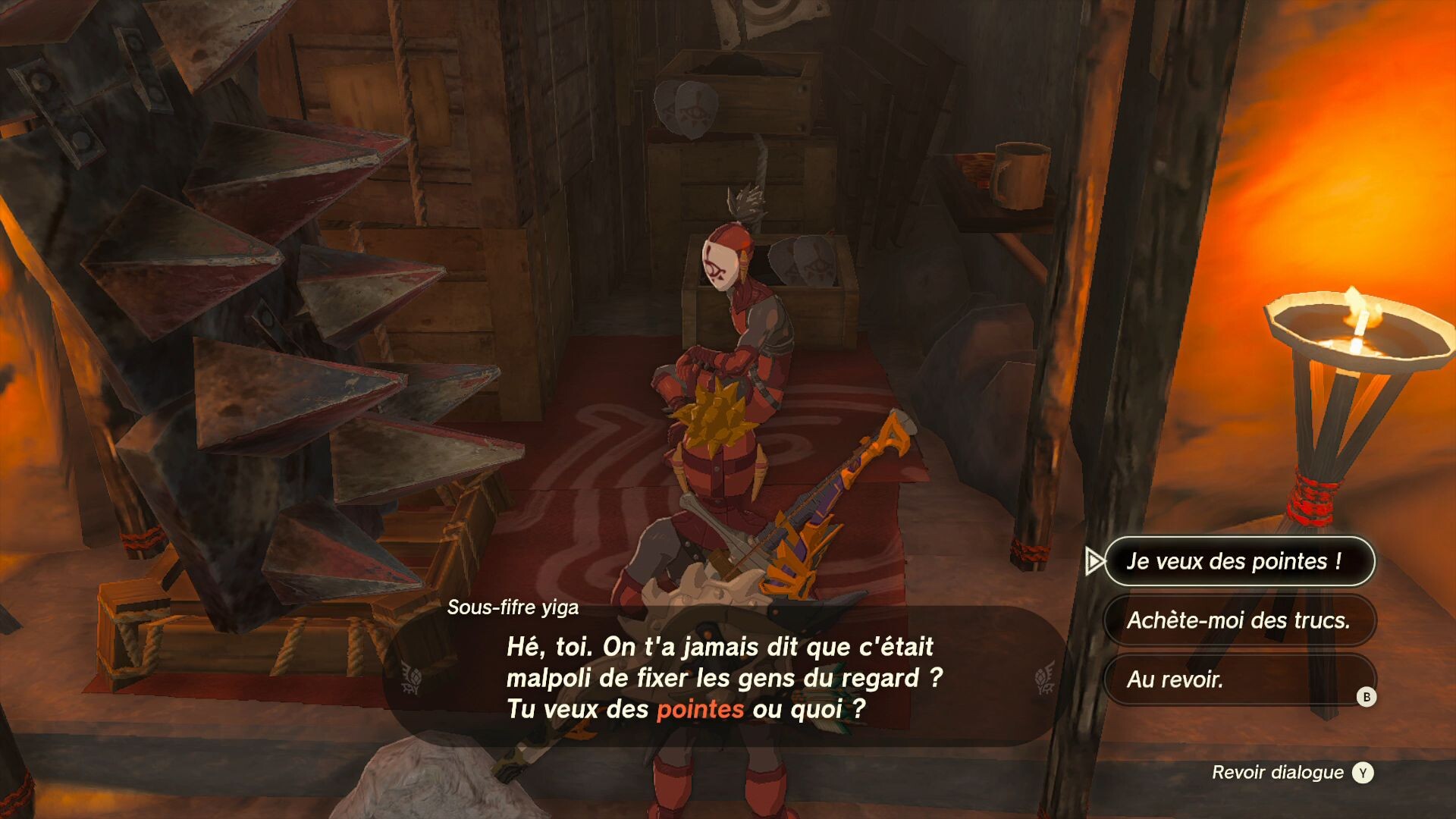Click the 'Sous-fifre yiga' name label
This screenshot has width=1456, height=819.
point(513,606)
